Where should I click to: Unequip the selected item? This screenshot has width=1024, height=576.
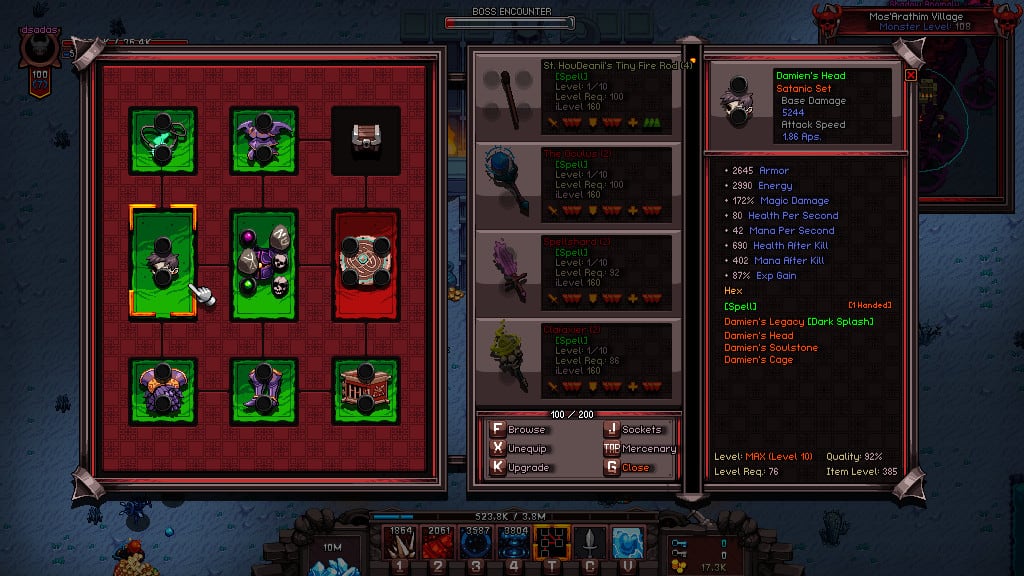(x=518, y=448)
